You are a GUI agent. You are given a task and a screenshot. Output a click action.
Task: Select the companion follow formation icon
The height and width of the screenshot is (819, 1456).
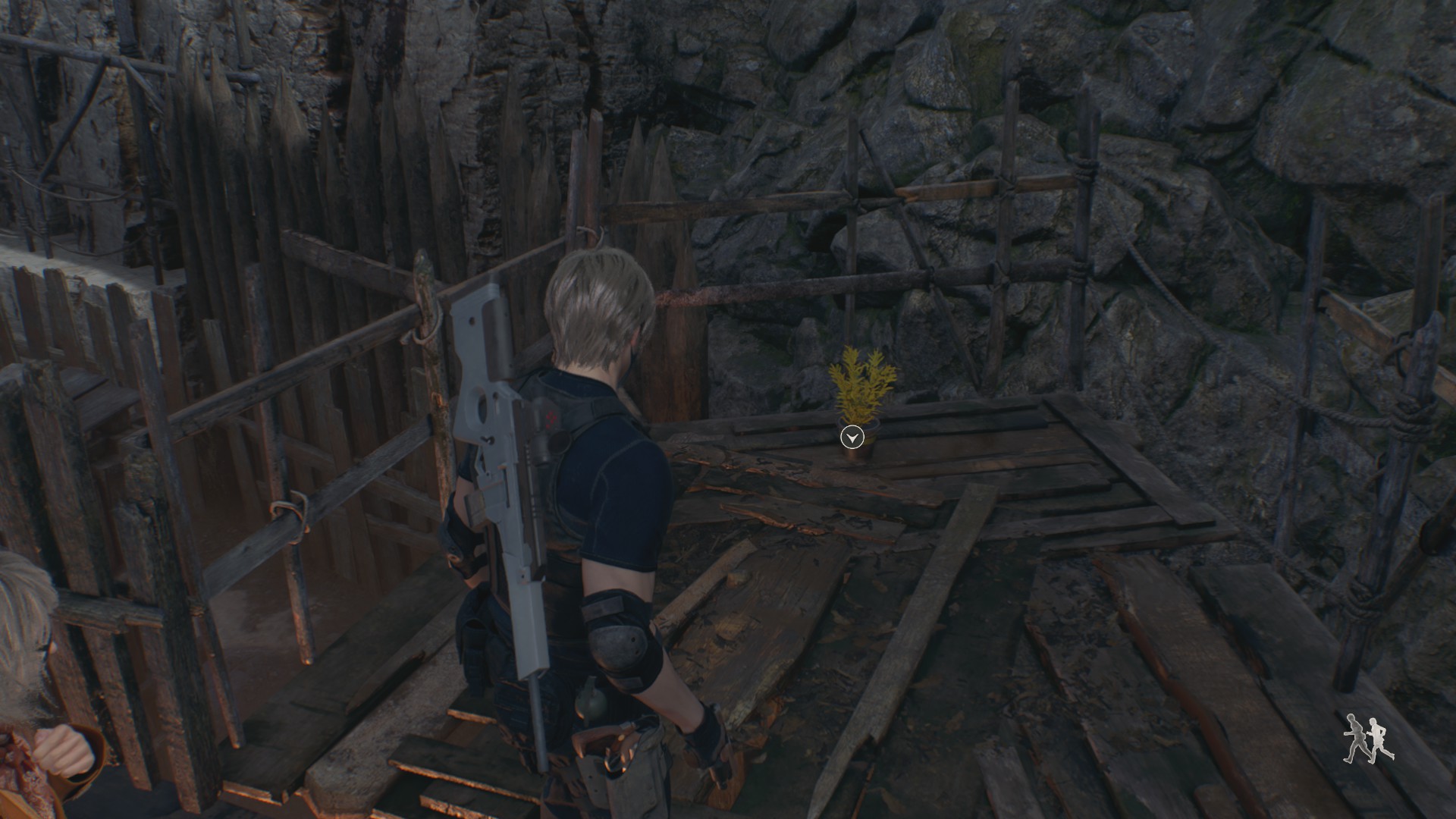(1368, 739)
